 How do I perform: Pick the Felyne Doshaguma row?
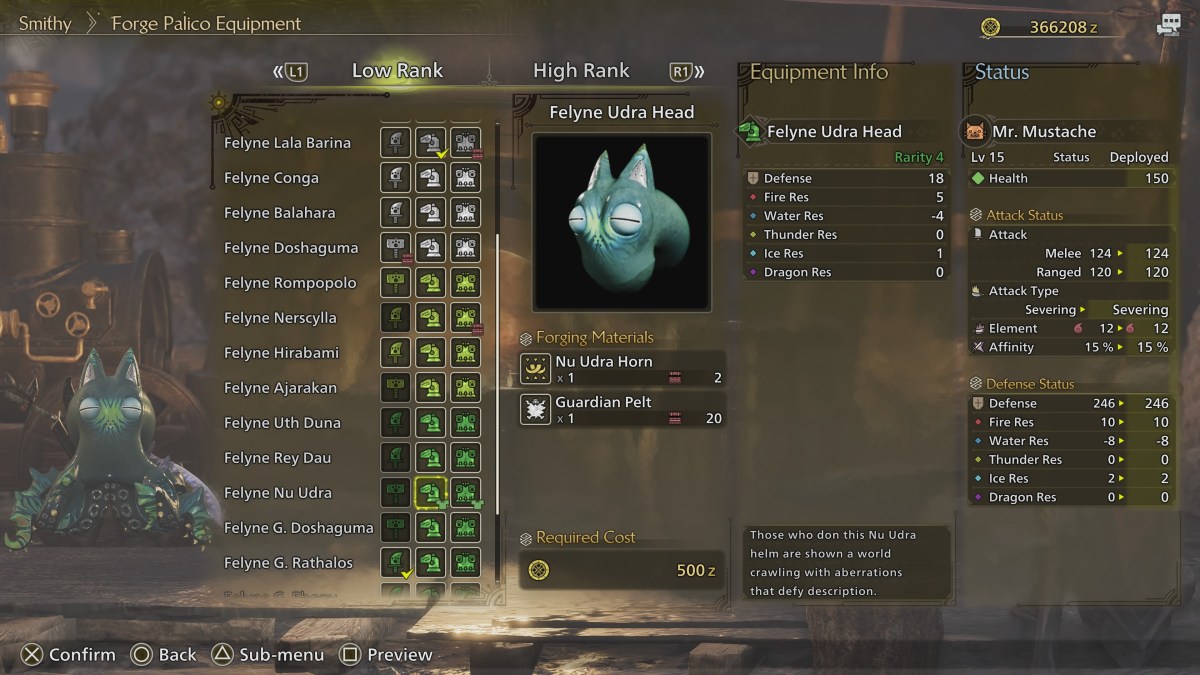290,248
